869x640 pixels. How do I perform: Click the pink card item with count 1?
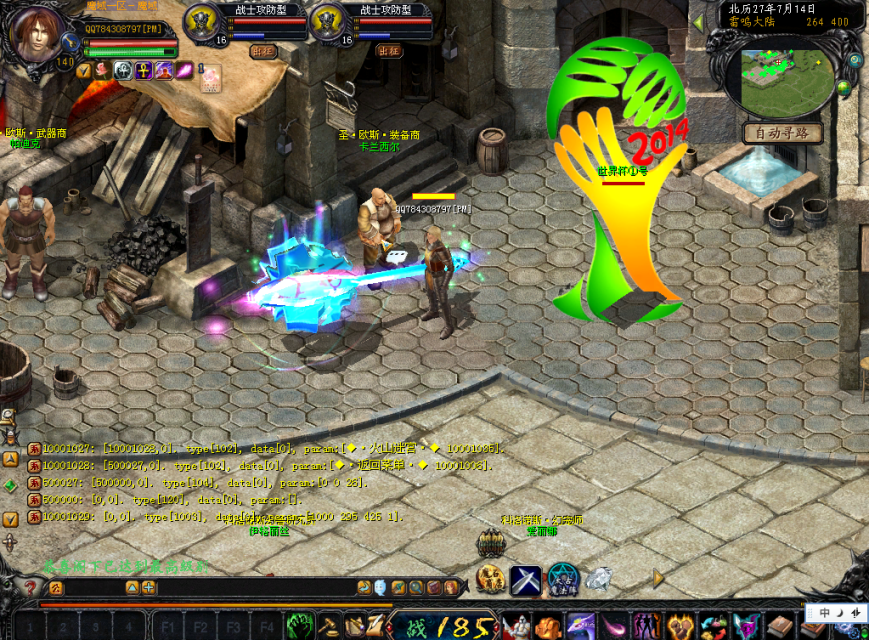[210, 78]
